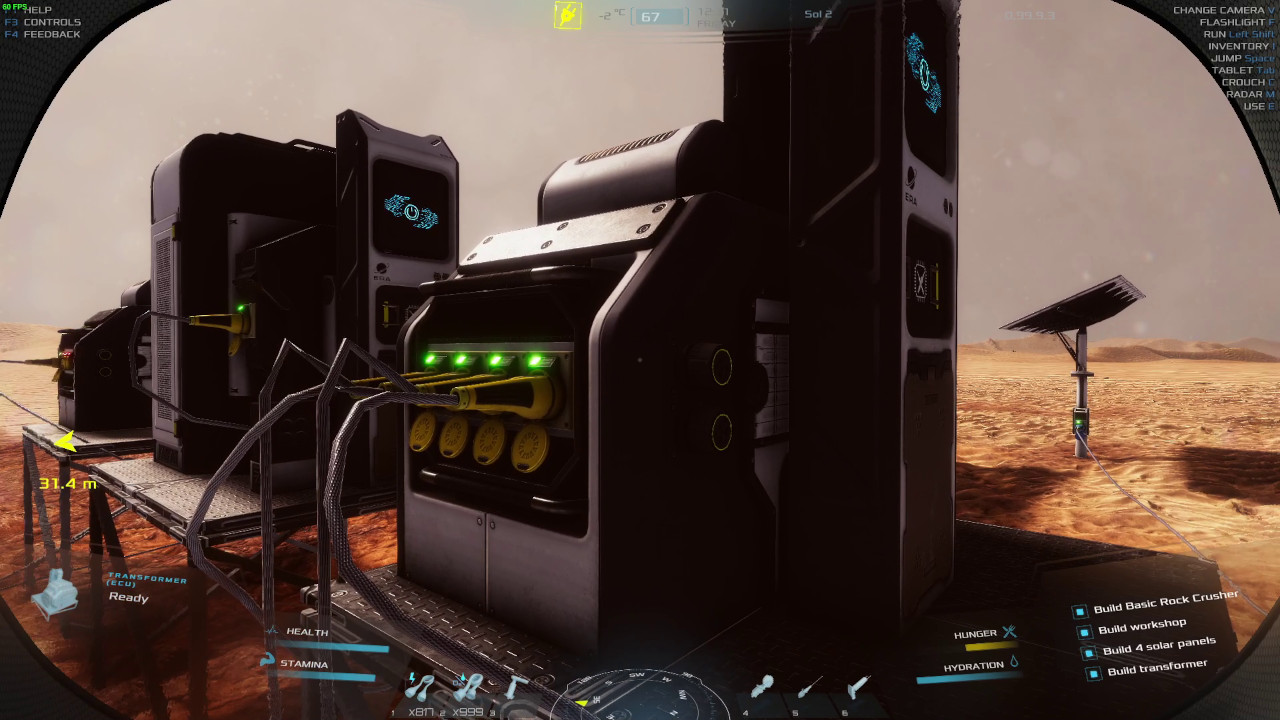Check the Build Basic Rock Crusher objective
1280x720 pixels.
coord(1080,611)
